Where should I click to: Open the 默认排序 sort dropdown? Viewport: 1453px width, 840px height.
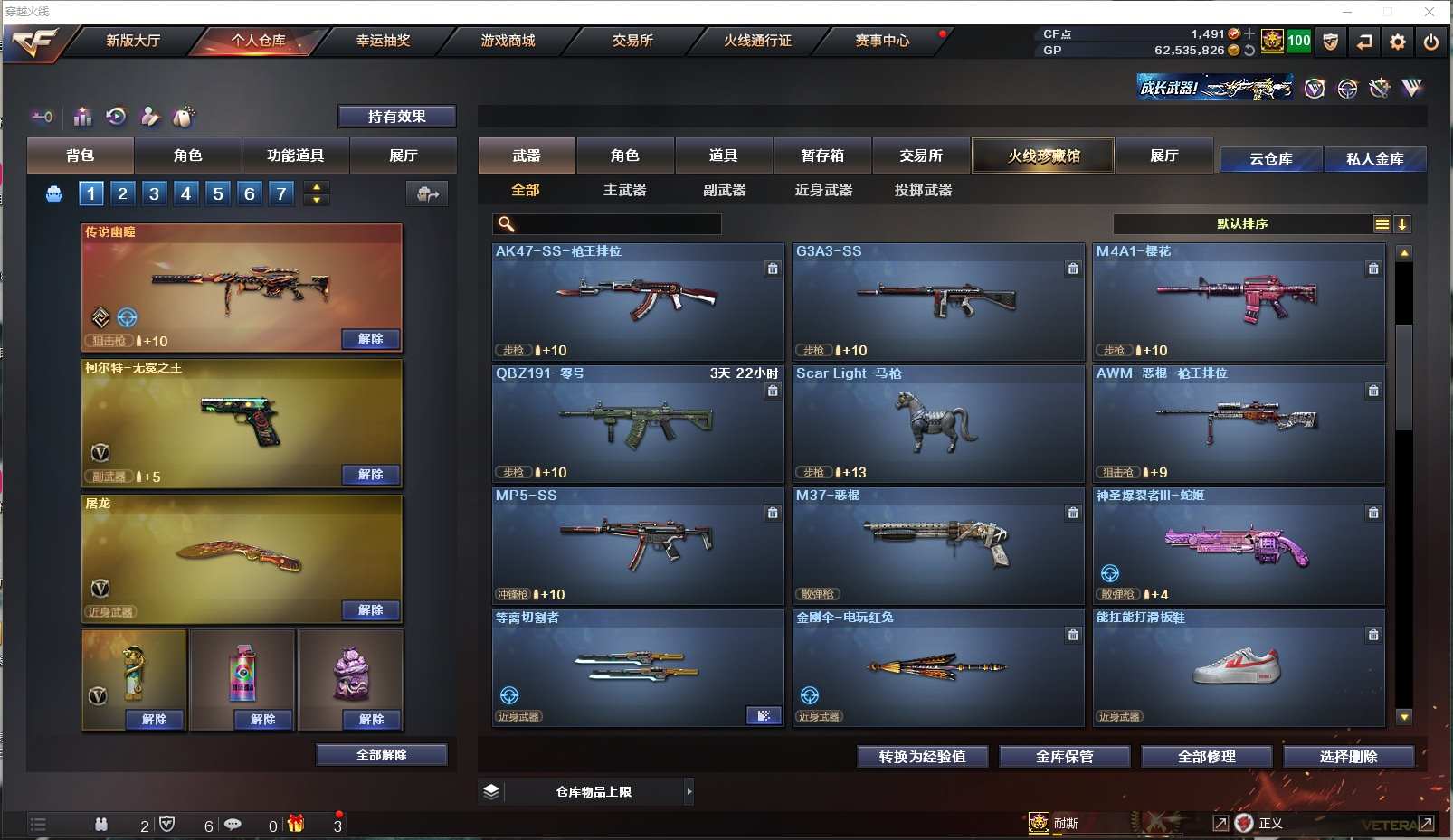point(1243,224)
